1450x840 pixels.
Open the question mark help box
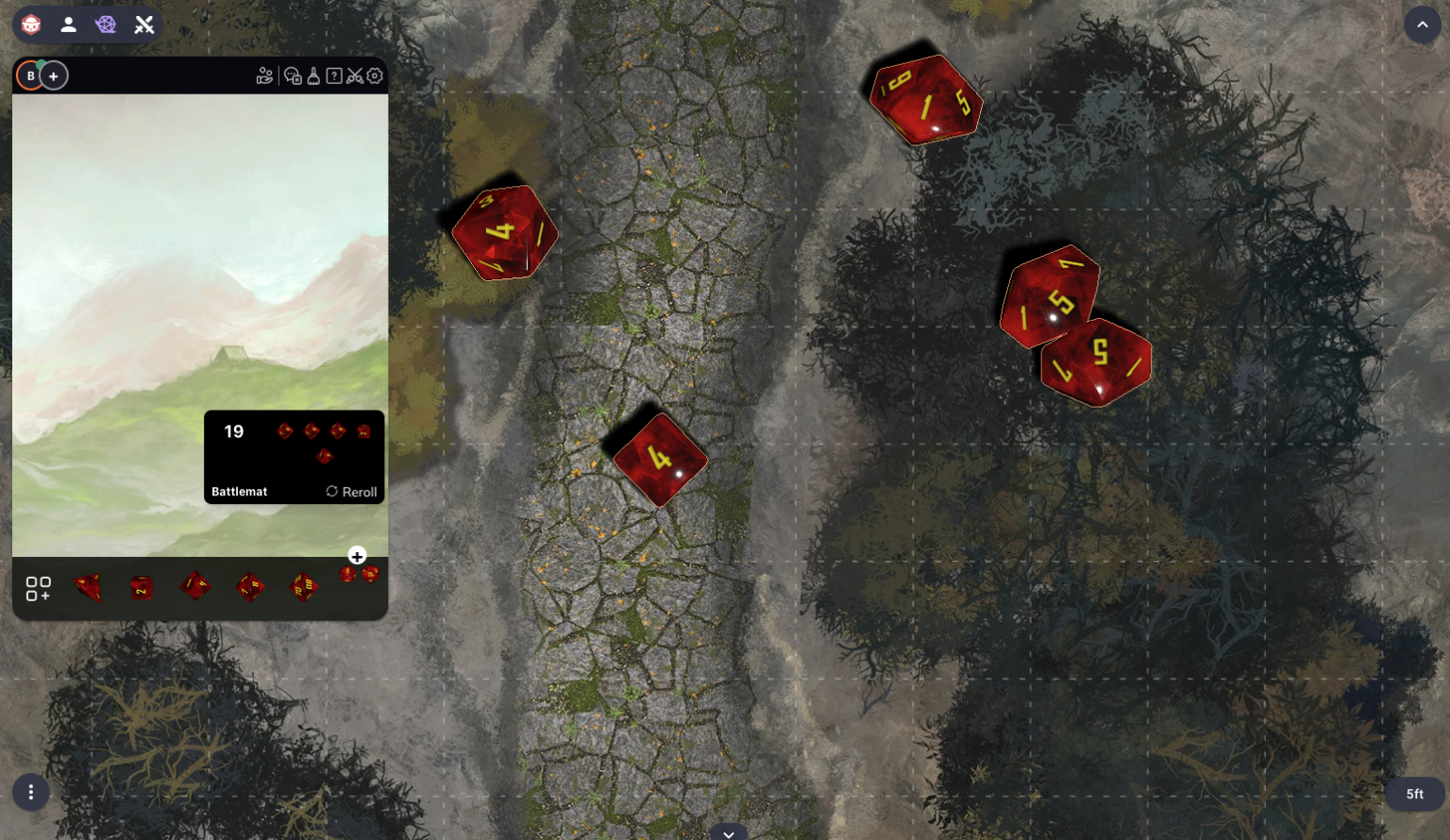point(334,76)
